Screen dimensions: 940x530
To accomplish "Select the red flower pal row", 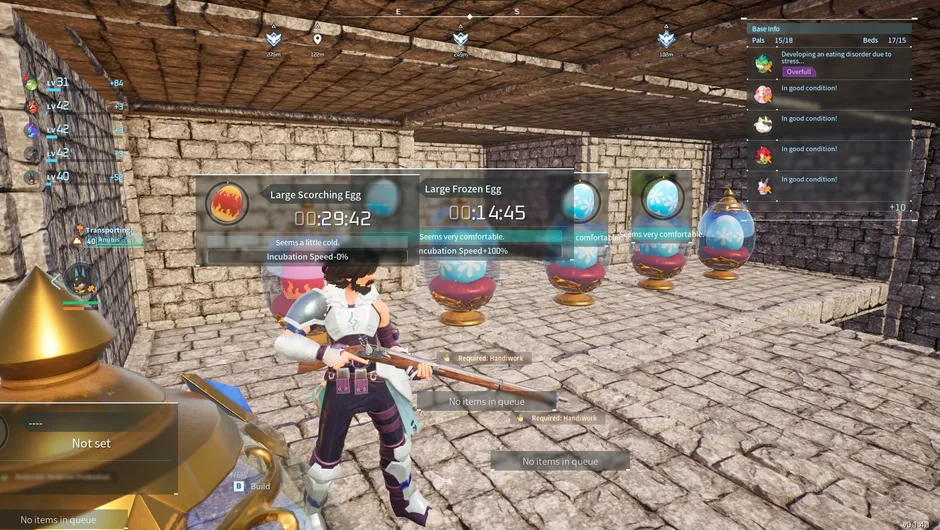I will coord(764,155).
